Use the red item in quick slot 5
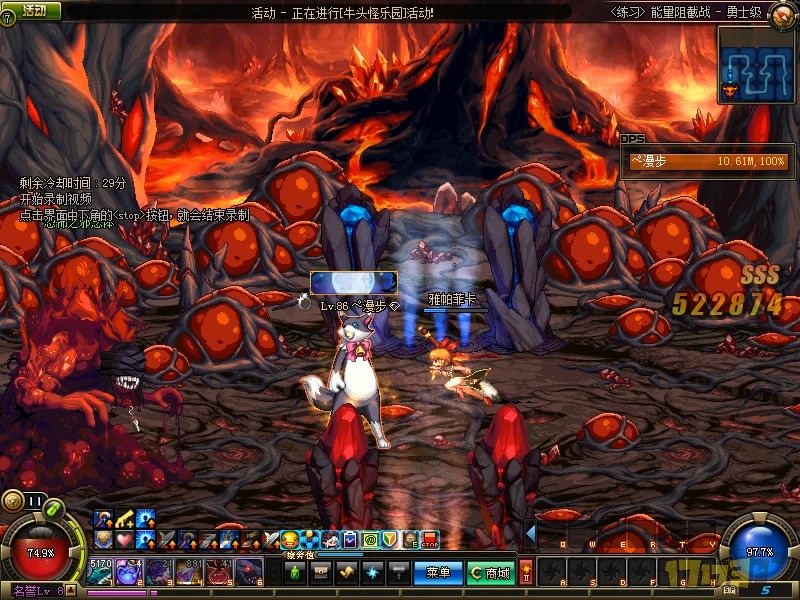Screen dimensions: 800x600 pyautogui.click(x=218, y=572)
